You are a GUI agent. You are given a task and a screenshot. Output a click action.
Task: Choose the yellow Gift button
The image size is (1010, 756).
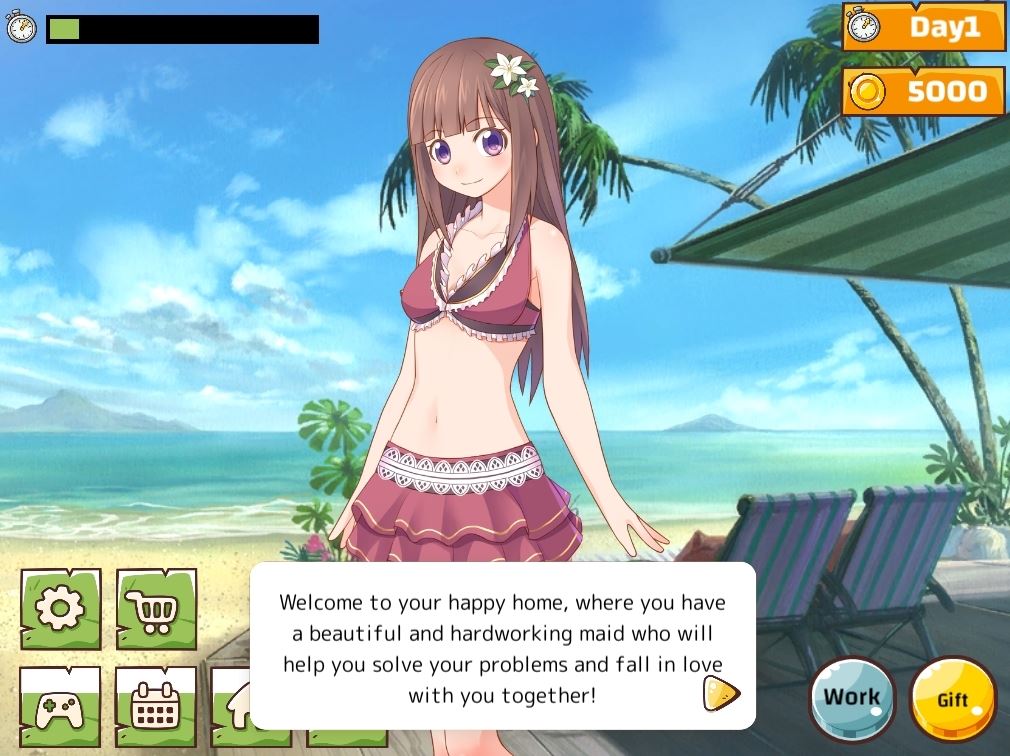[x=953, y=700]
